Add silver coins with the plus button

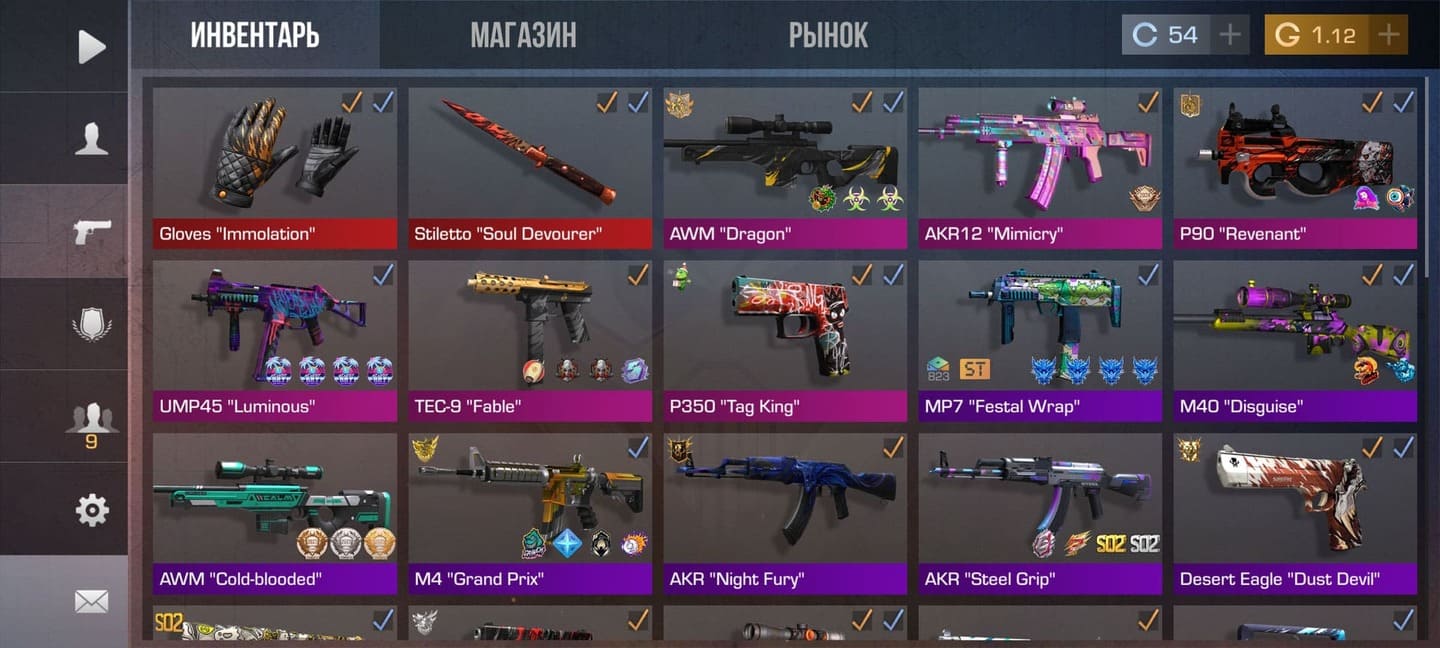tap(1230, 35)
